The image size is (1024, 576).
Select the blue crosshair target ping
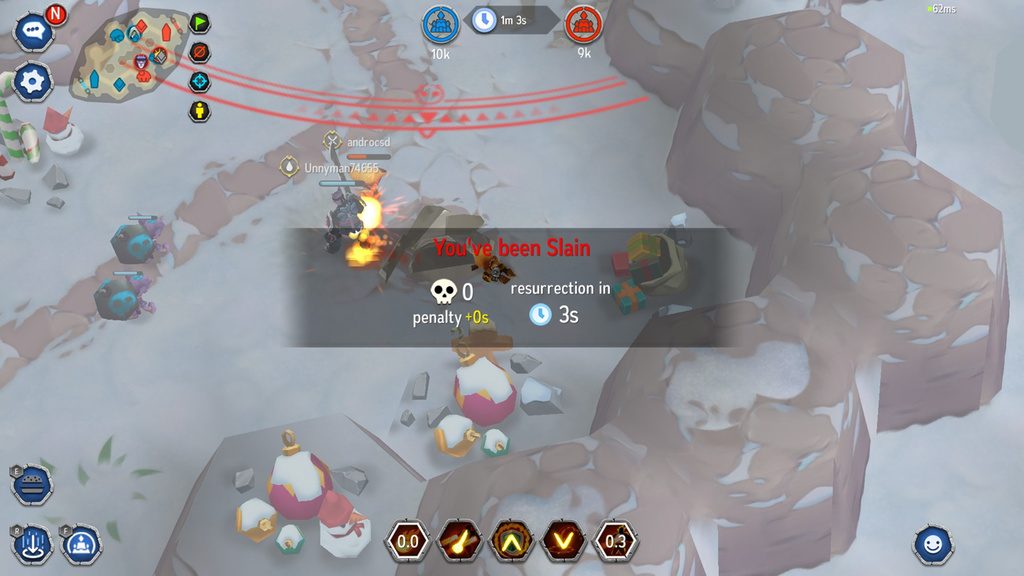[x=200, y=81]
